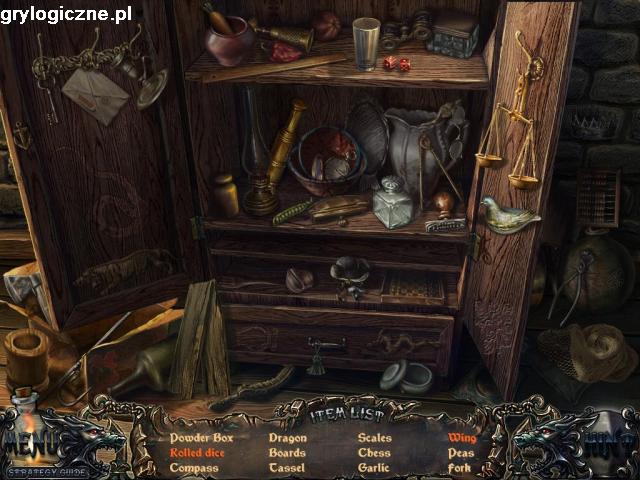Click the Chess list entry

pos(374,453)
